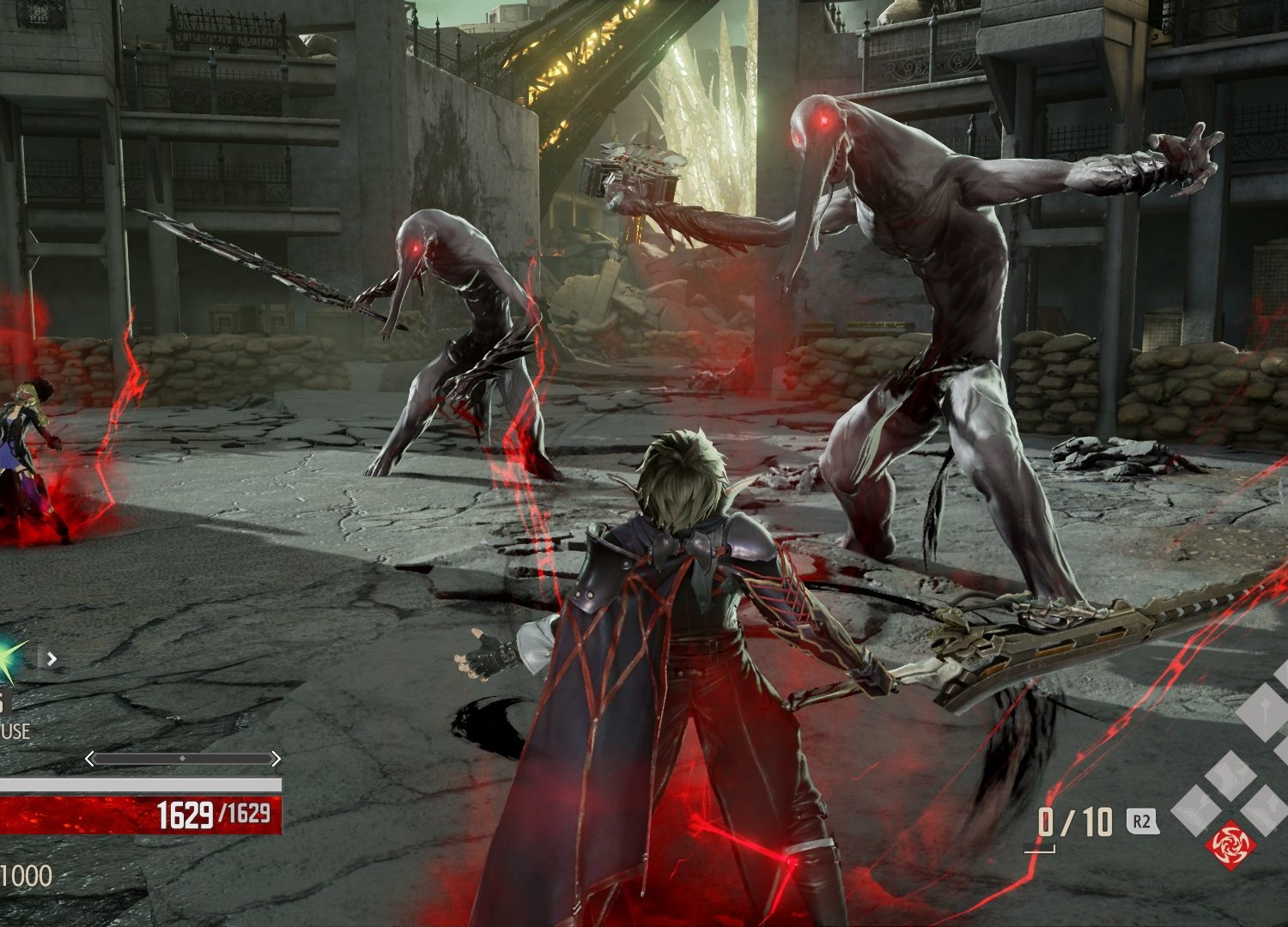The width and height of the screenshot is (1288, 927).
Task: Select the grey gift diamond with up arrow
Action: pyautogui.click(x=1267, y=811)
